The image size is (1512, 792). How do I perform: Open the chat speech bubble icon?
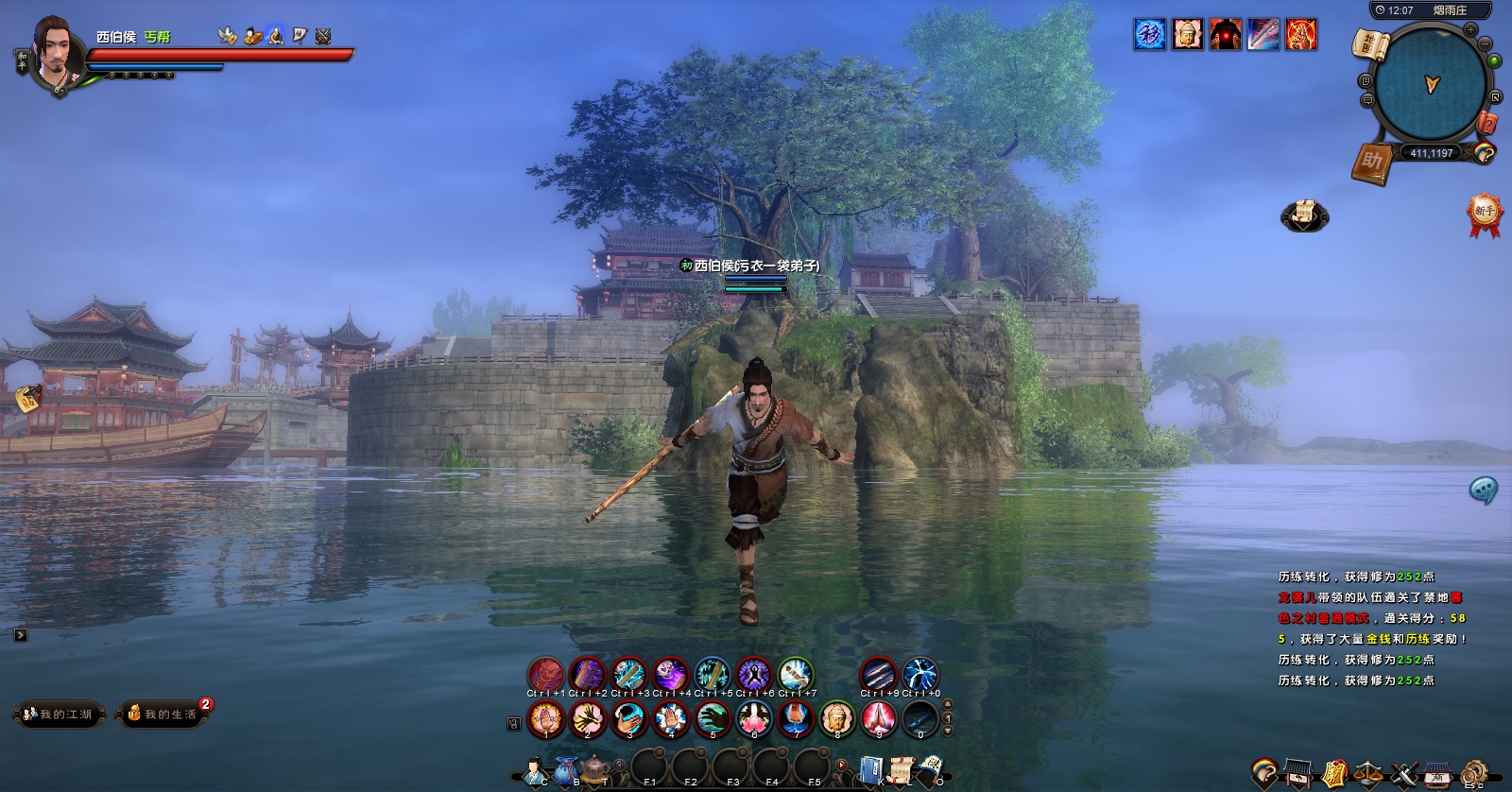1483,489
